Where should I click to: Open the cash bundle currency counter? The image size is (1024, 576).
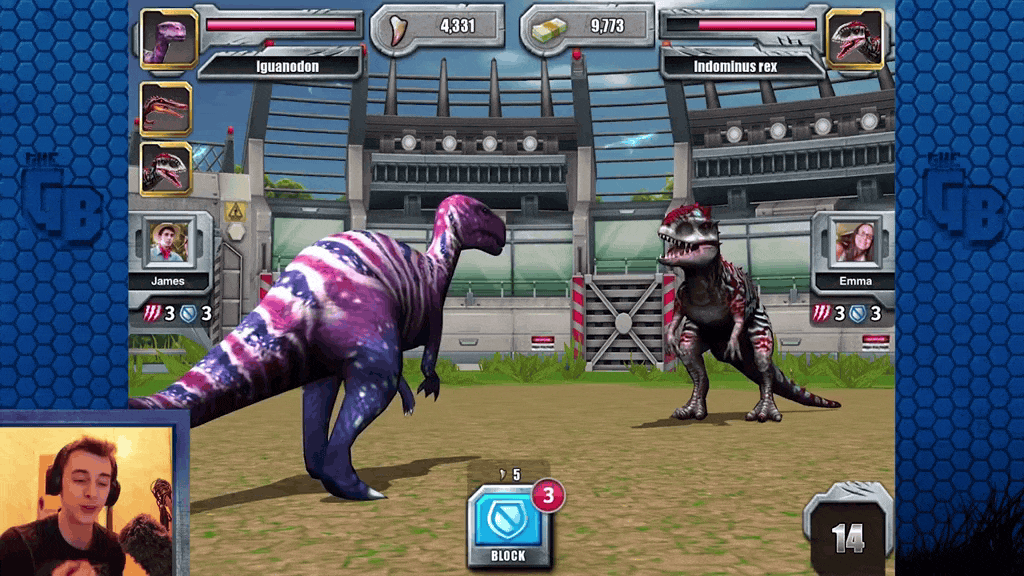point(586,27)
